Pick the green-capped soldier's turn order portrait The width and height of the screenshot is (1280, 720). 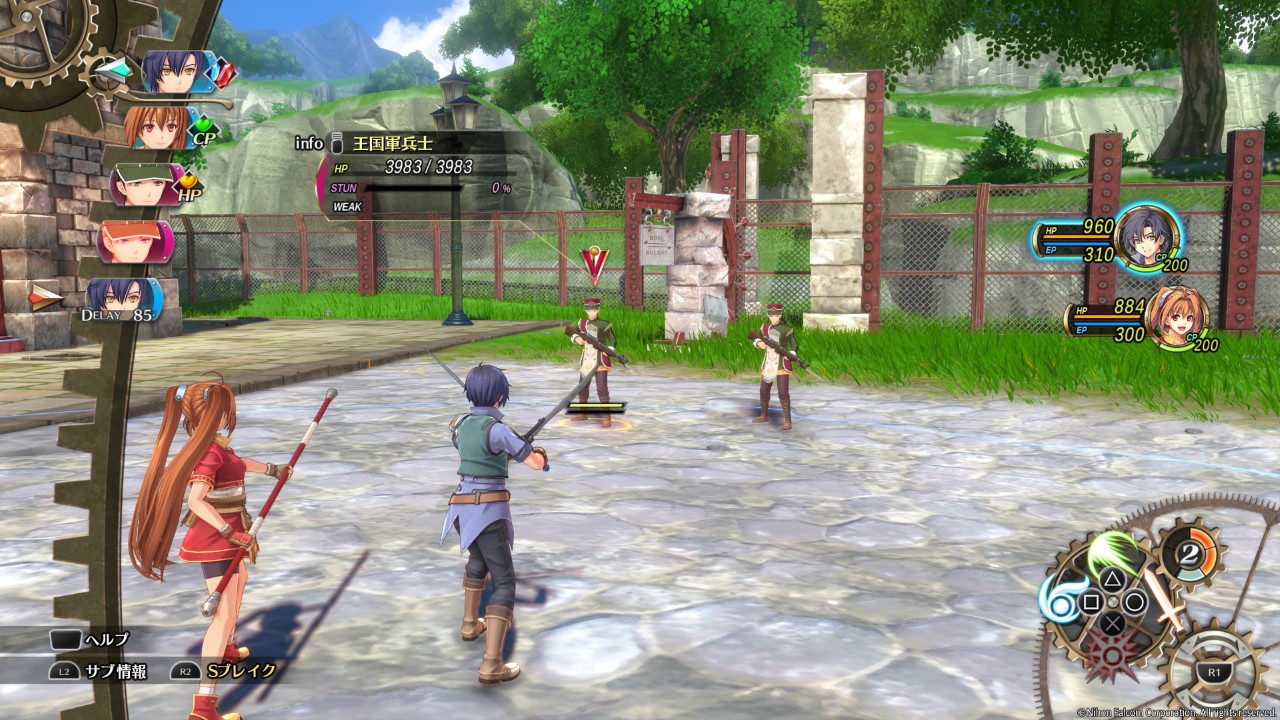coord(143,184)
